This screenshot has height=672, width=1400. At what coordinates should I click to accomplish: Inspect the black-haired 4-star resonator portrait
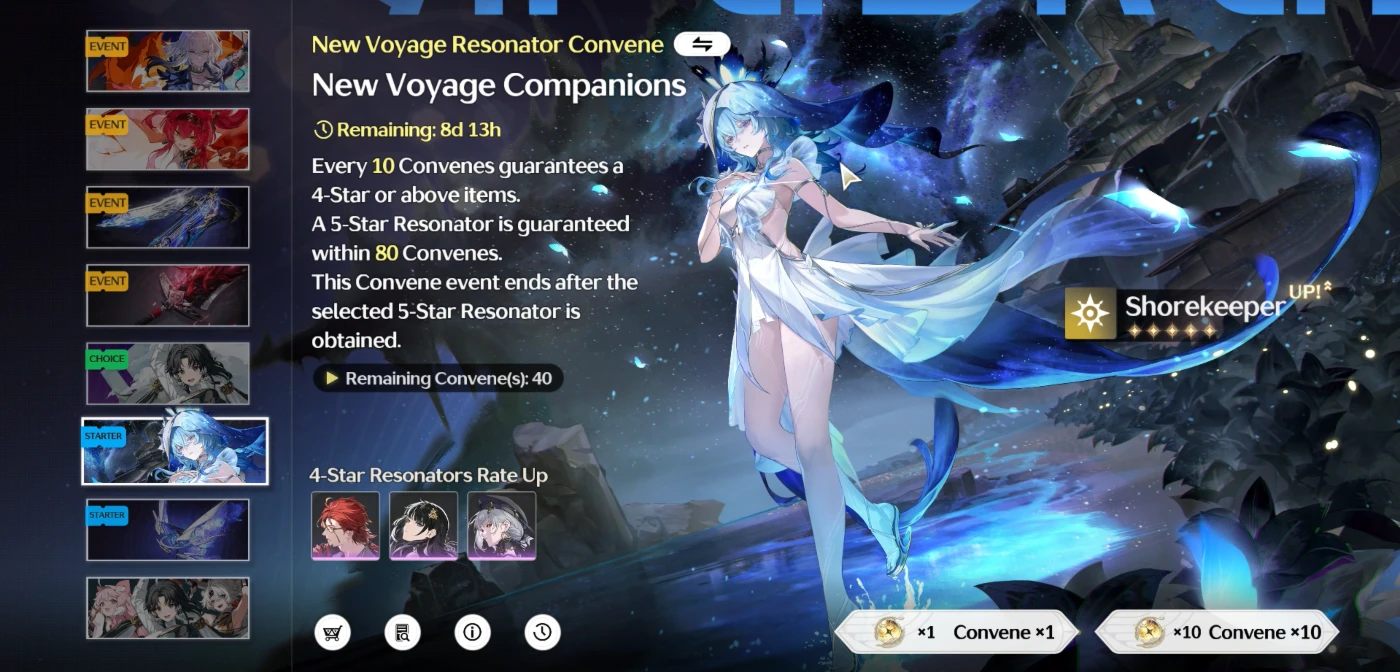click(423, 525)
